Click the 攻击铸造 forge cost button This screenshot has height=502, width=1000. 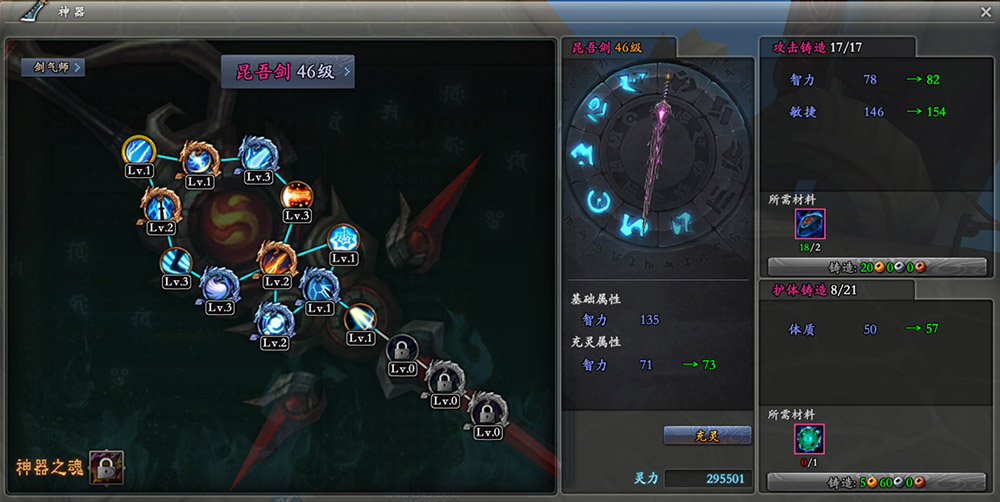[x=861, y=266]
